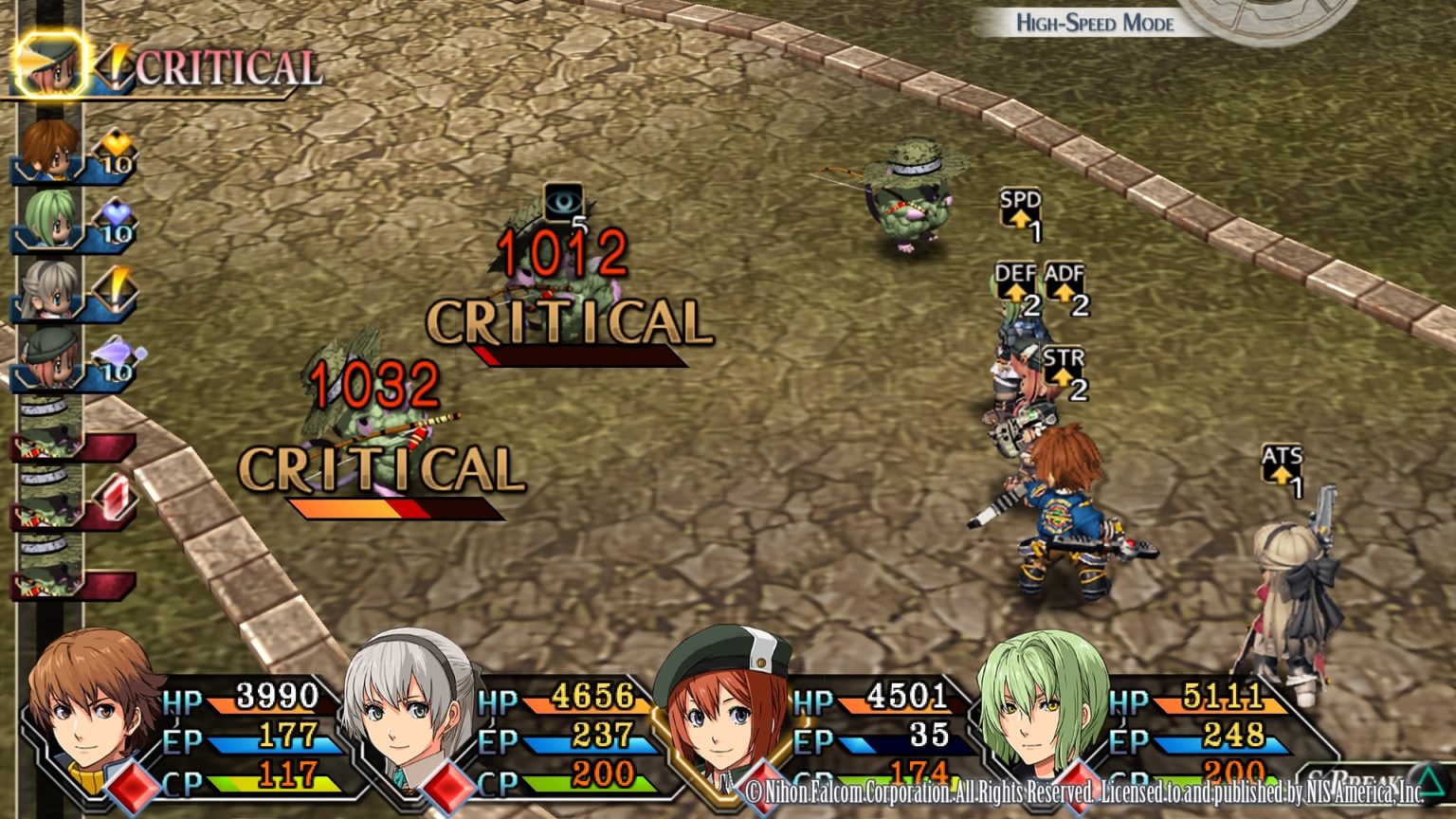Screen dimensions: 1456x819
Task: Toggle the High-Speed Mode indicator
Action: (1094, 23)
